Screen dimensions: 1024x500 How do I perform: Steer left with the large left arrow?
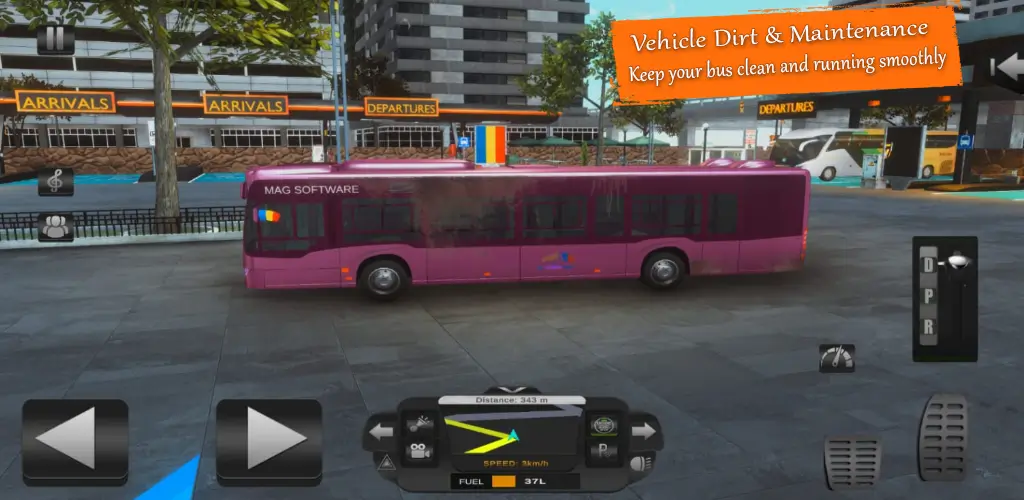tap(75, 437)
